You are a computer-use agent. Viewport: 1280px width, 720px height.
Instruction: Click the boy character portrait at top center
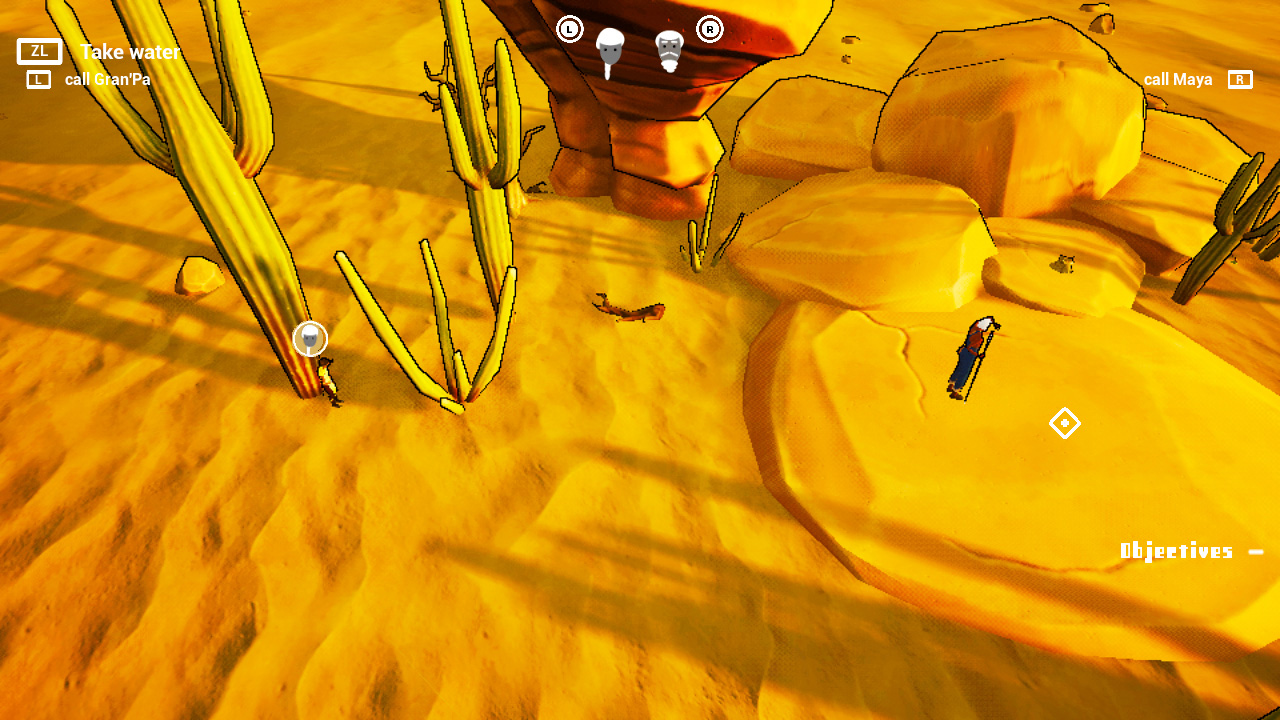(610, 47)
